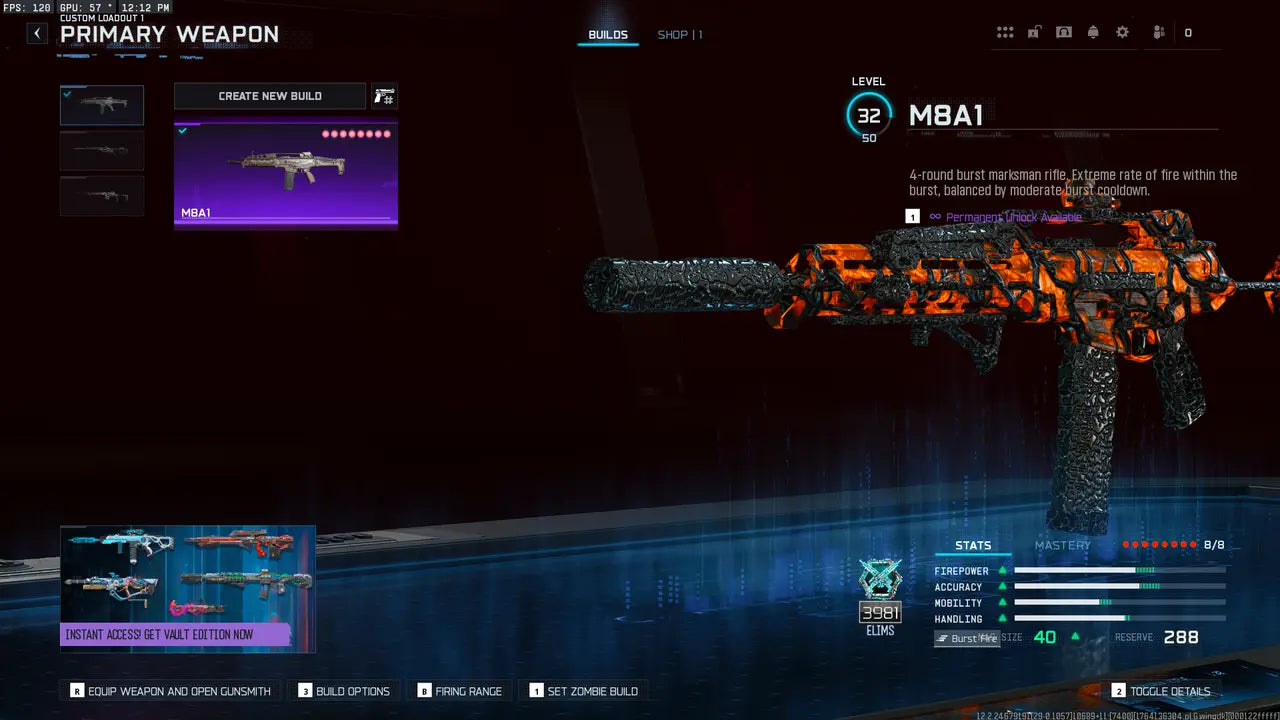Click the store/bundle lock icon
Viewport: 1280px width, 720px height.
pos(1033,31)
